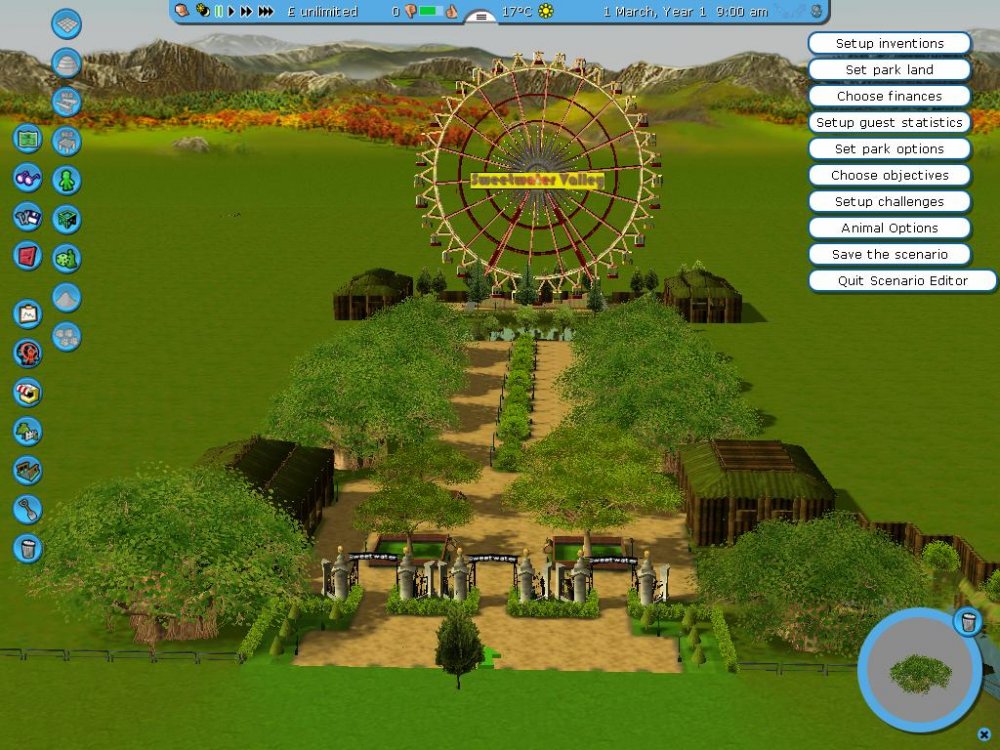The height and width of the screenshot is (750, 1000).
Task: Click Save the scenario
Action: (x=889, y=254)
